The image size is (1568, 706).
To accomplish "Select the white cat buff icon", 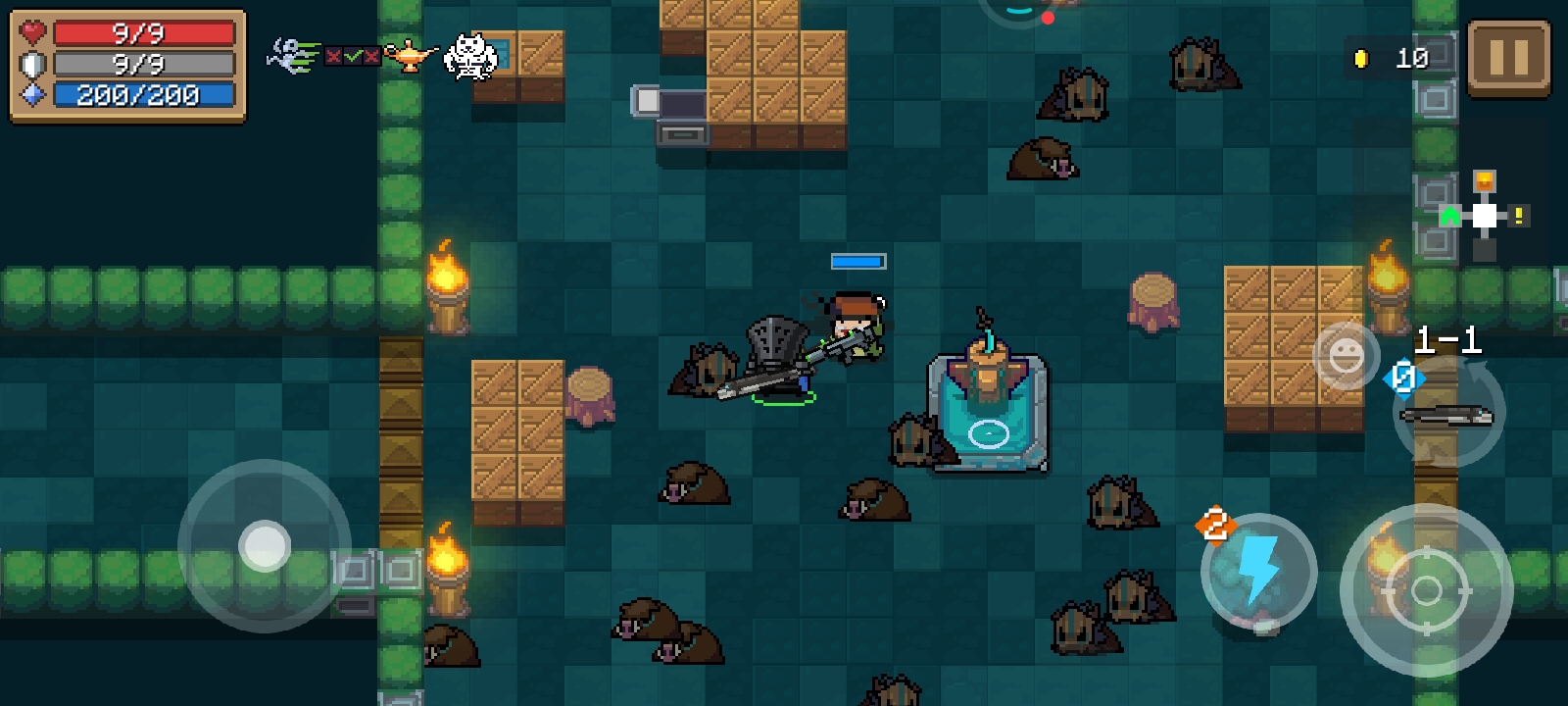I will [470, 56].
